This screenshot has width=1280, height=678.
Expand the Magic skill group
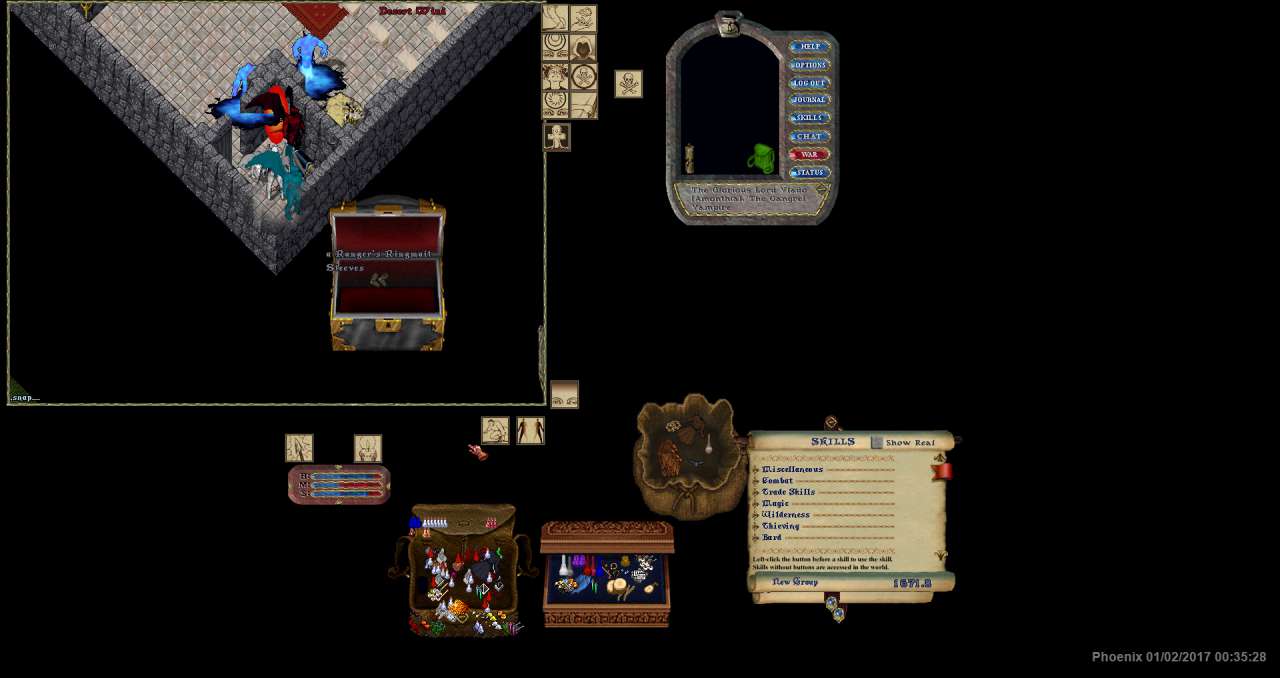756,504
